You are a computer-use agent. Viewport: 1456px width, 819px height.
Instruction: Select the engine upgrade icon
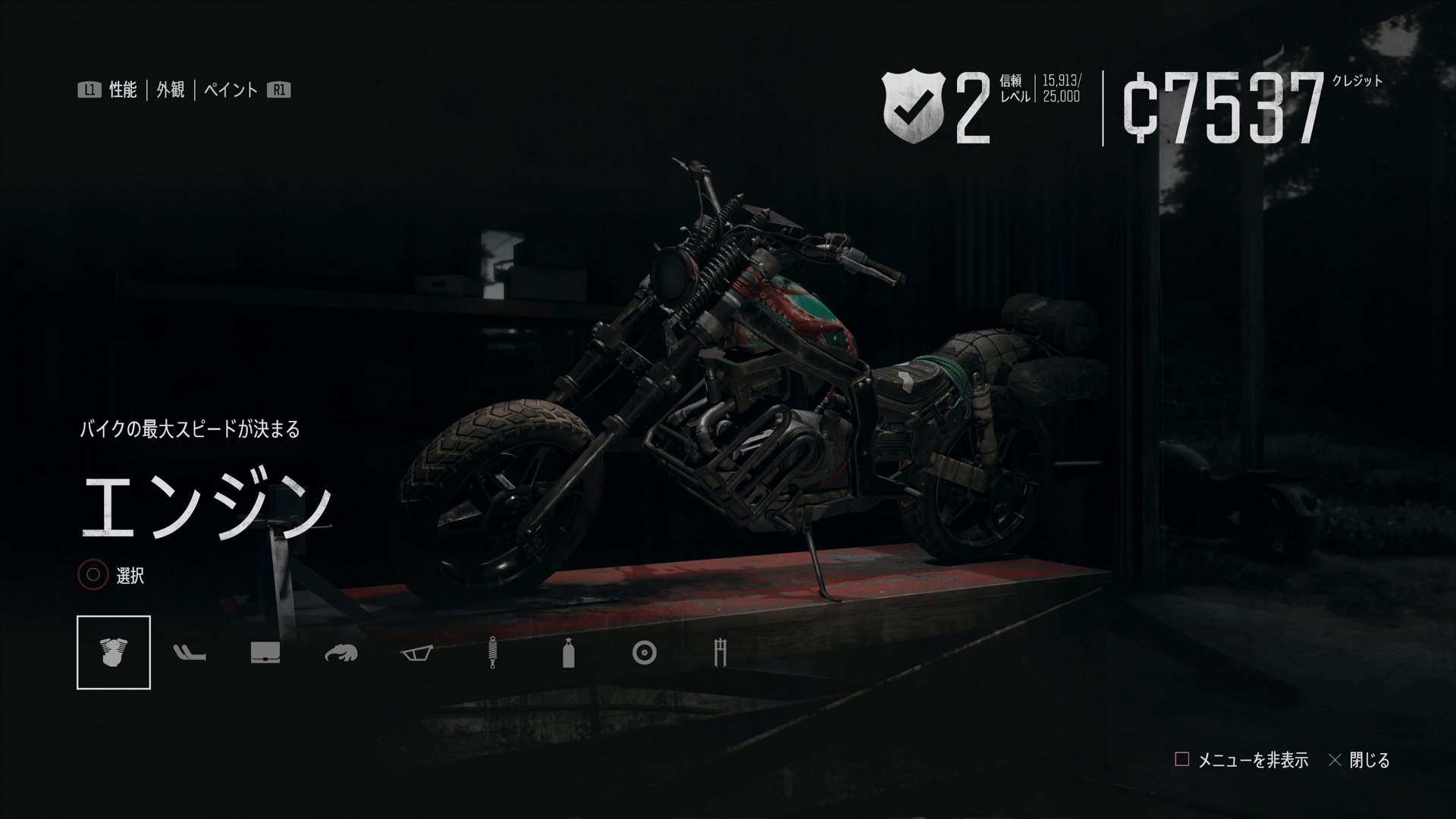(114, 653)
